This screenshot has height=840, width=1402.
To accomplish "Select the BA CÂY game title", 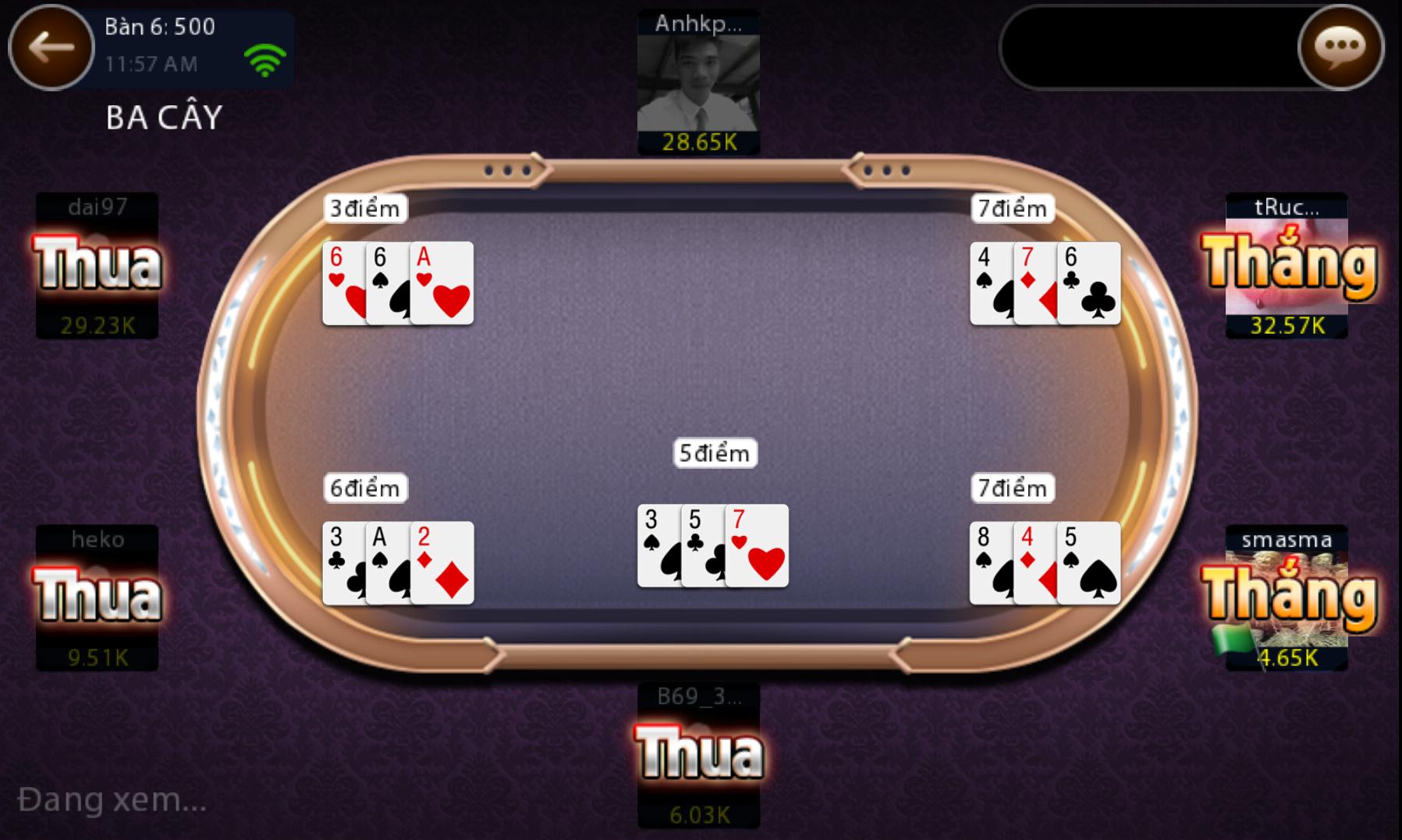I will coord(162,115).
